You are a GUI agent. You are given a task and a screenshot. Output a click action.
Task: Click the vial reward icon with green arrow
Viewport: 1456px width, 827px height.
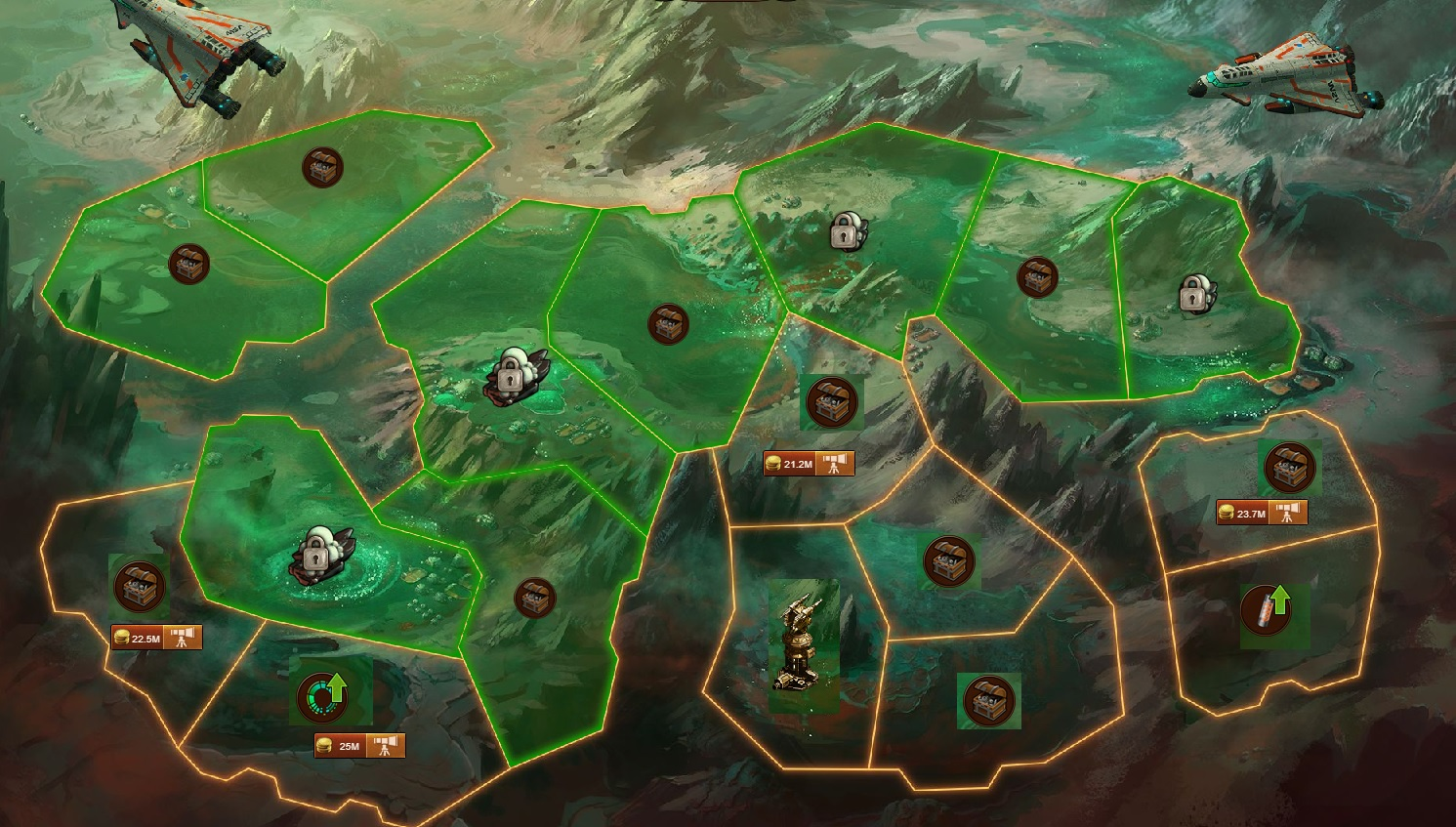pos(1266,609)
